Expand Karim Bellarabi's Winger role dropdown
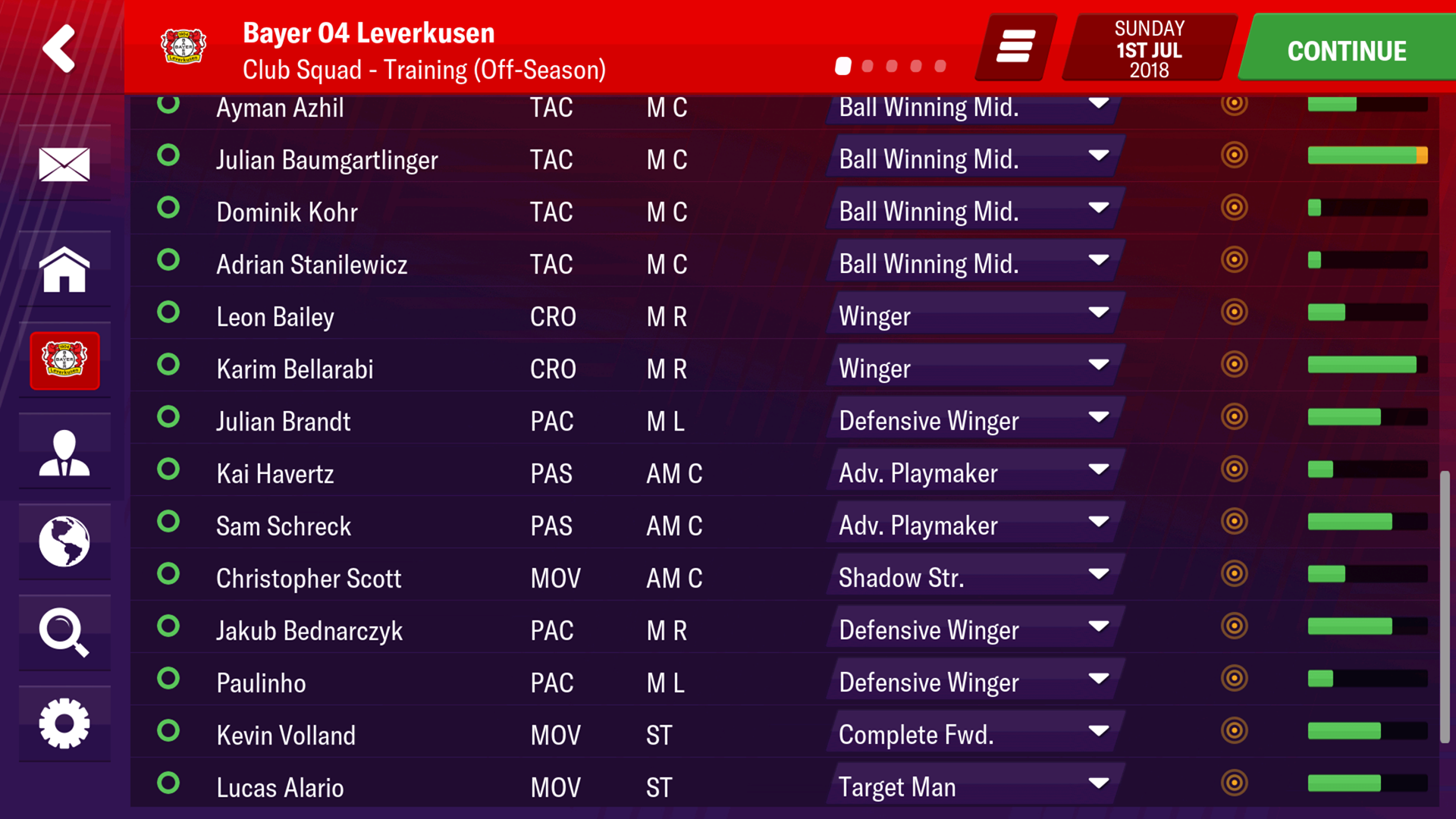Viewport: 1456px width, 819px height. point(973,368)
